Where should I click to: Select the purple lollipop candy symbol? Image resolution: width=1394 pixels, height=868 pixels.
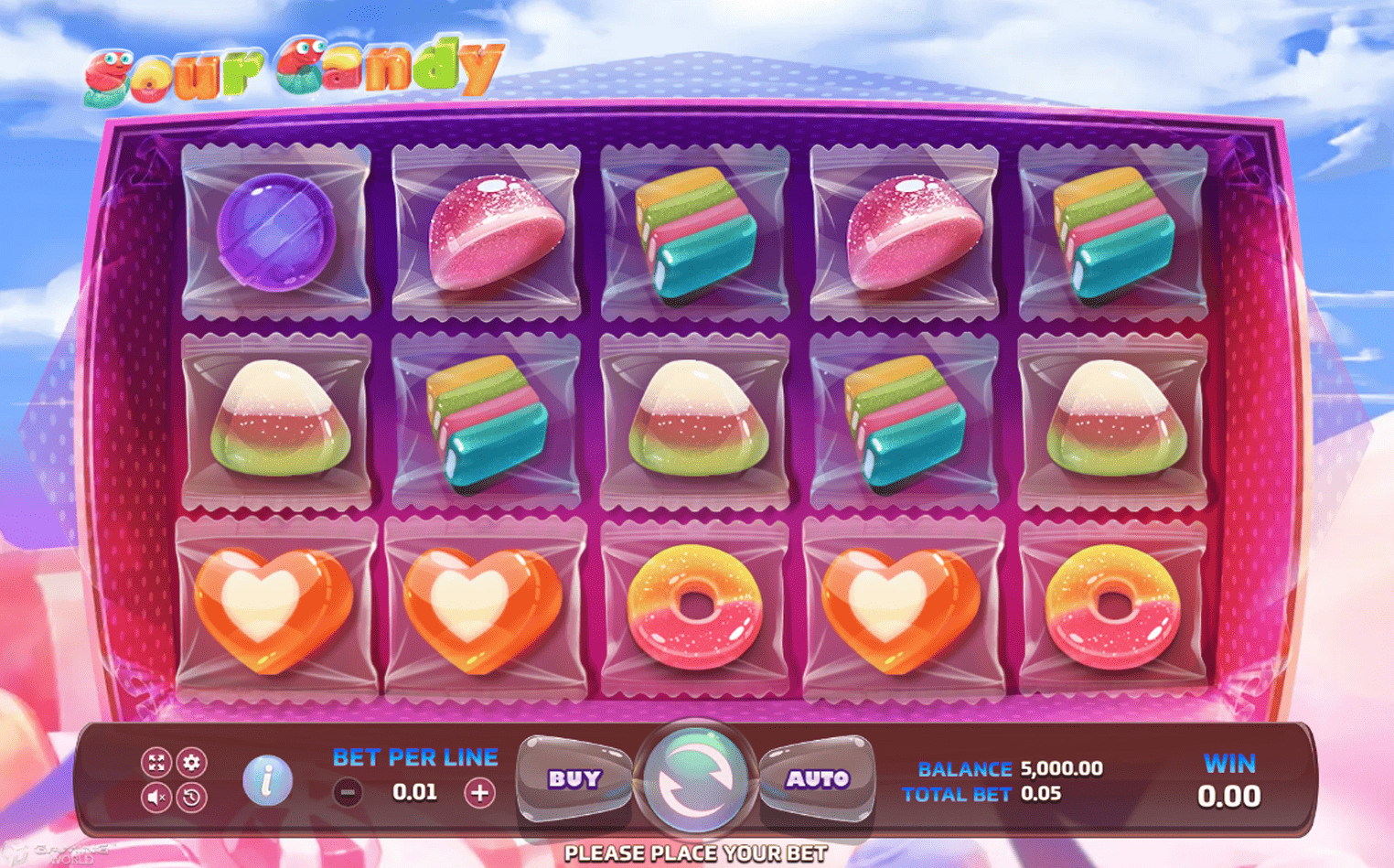[276, 232]
